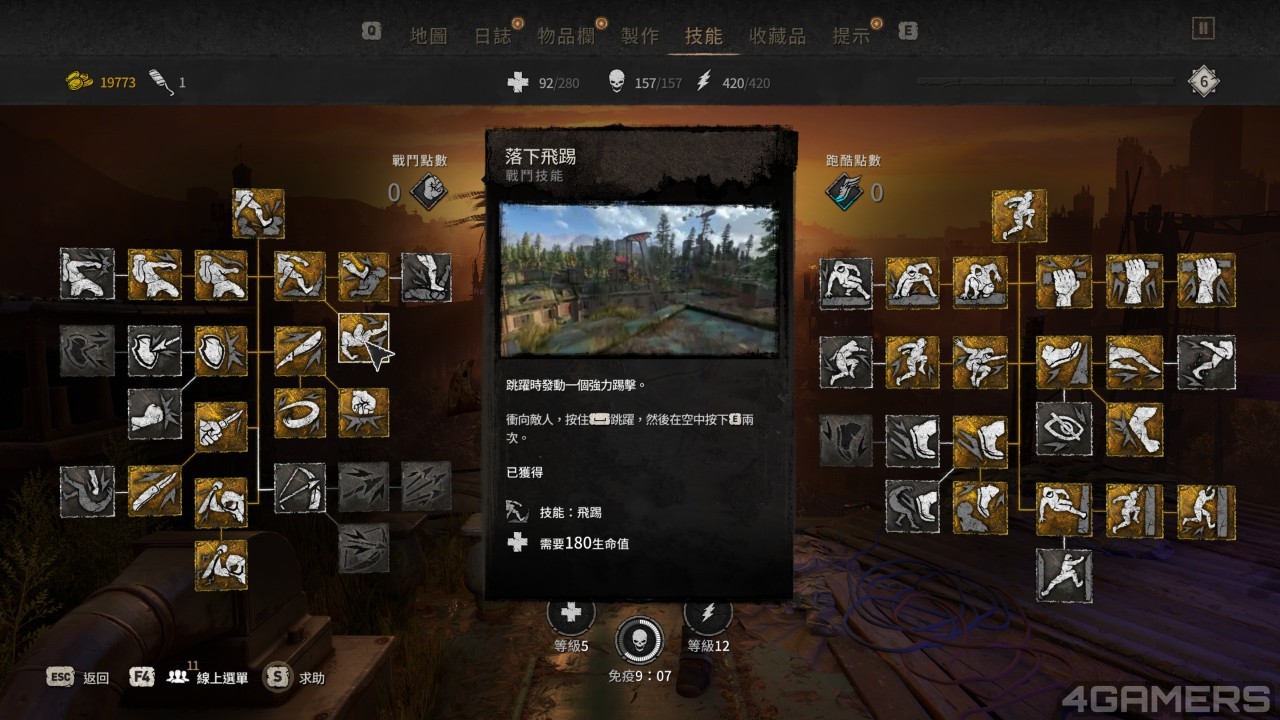Click the pause icon in the top corner
This screenshot has height=720, width=1280.
[x=1203, y=29]
